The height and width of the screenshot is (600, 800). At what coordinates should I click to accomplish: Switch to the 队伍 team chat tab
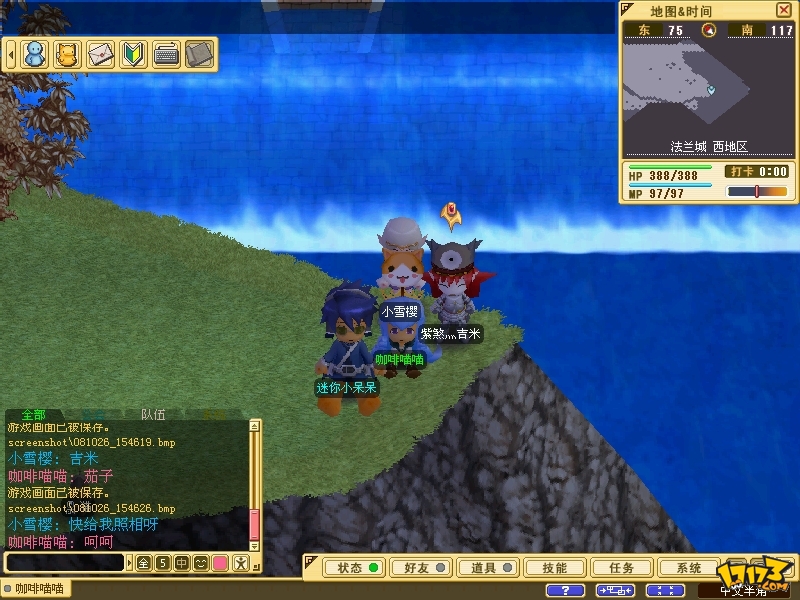pyautogui.click(x=153, y=414)
